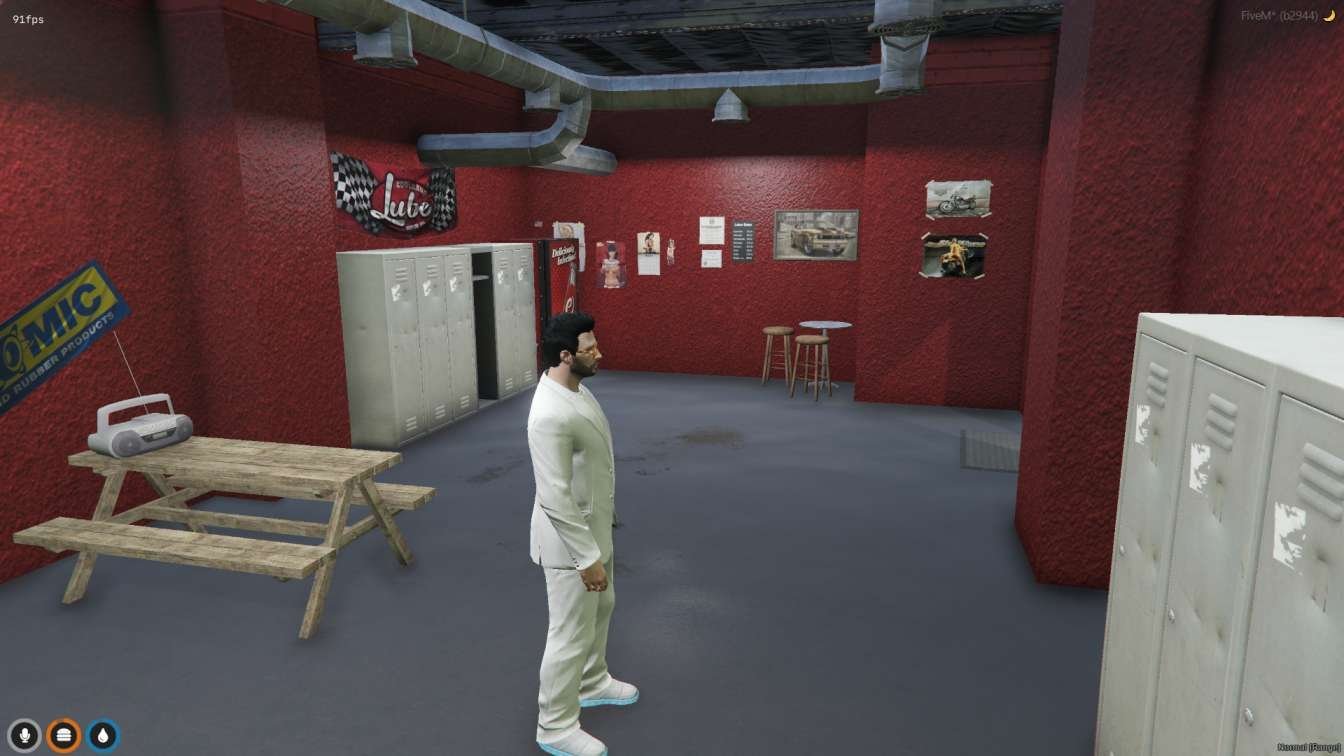Click the microphone voice status icon

(x=24, y=736)
